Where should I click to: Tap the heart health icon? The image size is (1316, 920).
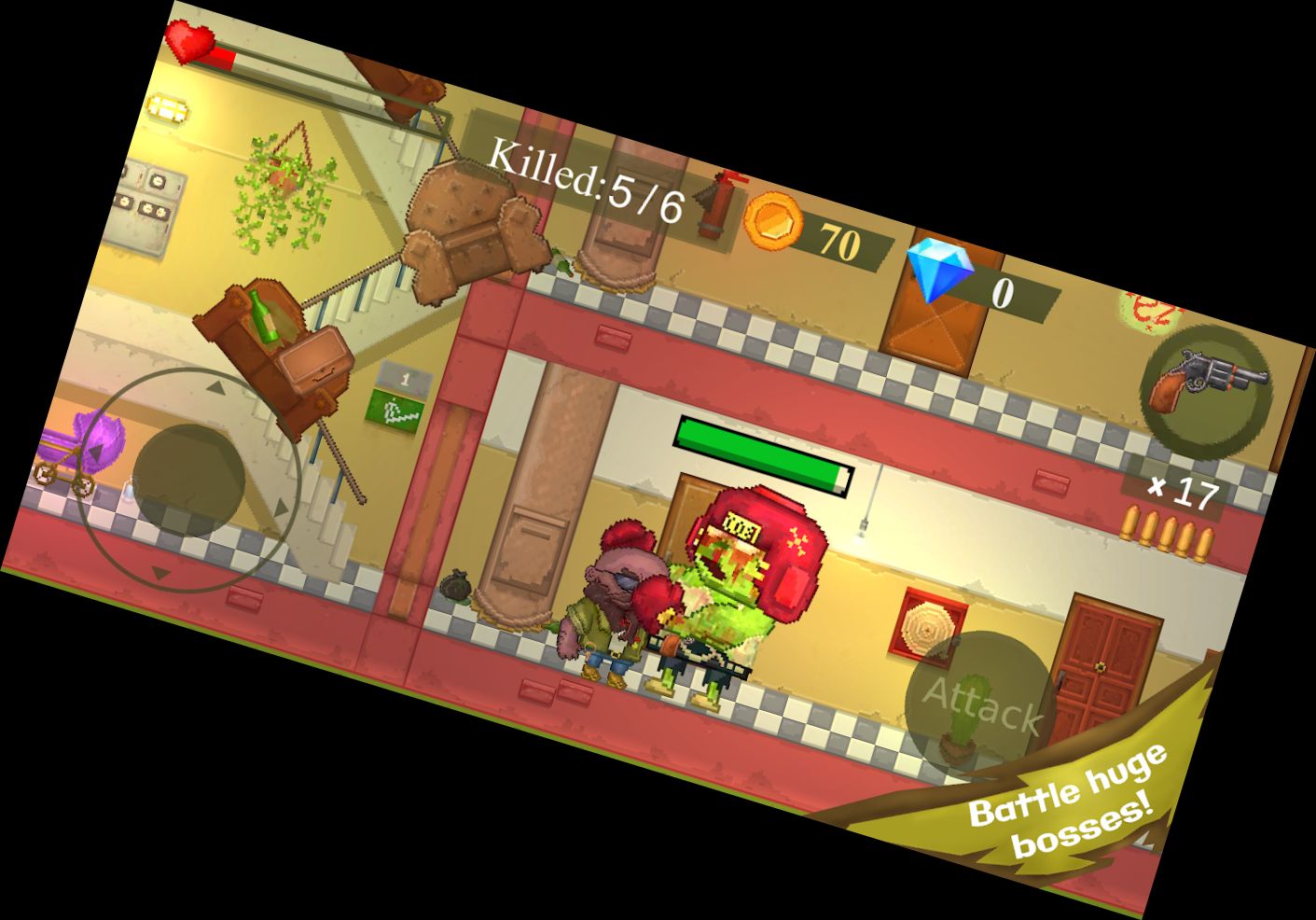click(x=191, y=42)
